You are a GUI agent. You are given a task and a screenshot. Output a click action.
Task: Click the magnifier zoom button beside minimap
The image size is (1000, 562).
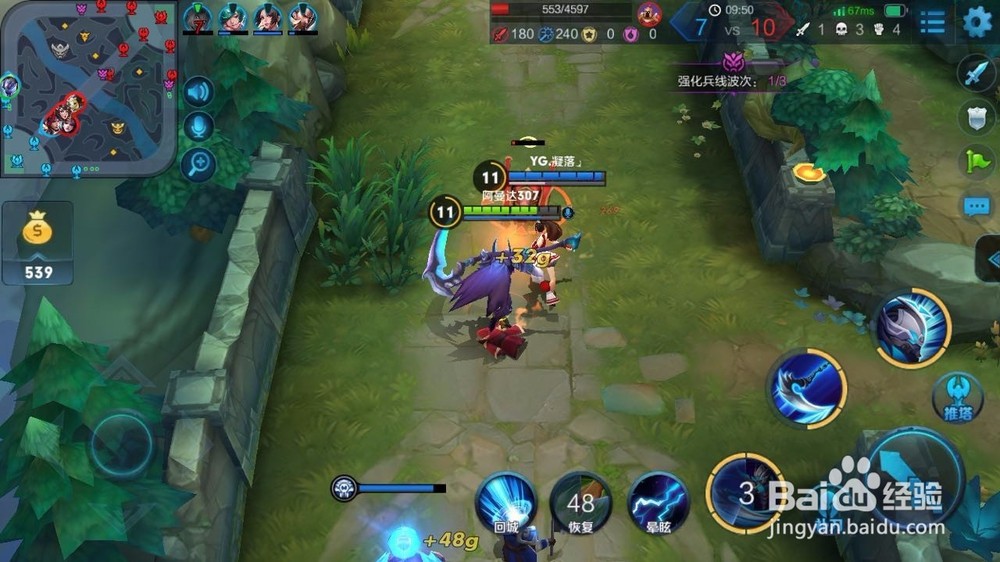click(x=200, y=162)
